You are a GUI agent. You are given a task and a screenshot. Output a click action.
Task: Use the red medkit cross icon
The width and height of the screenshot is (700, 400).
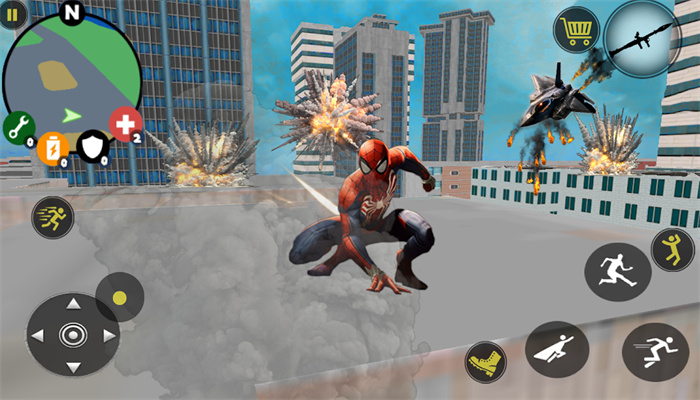pyautogui.click(x=125, y=125)
